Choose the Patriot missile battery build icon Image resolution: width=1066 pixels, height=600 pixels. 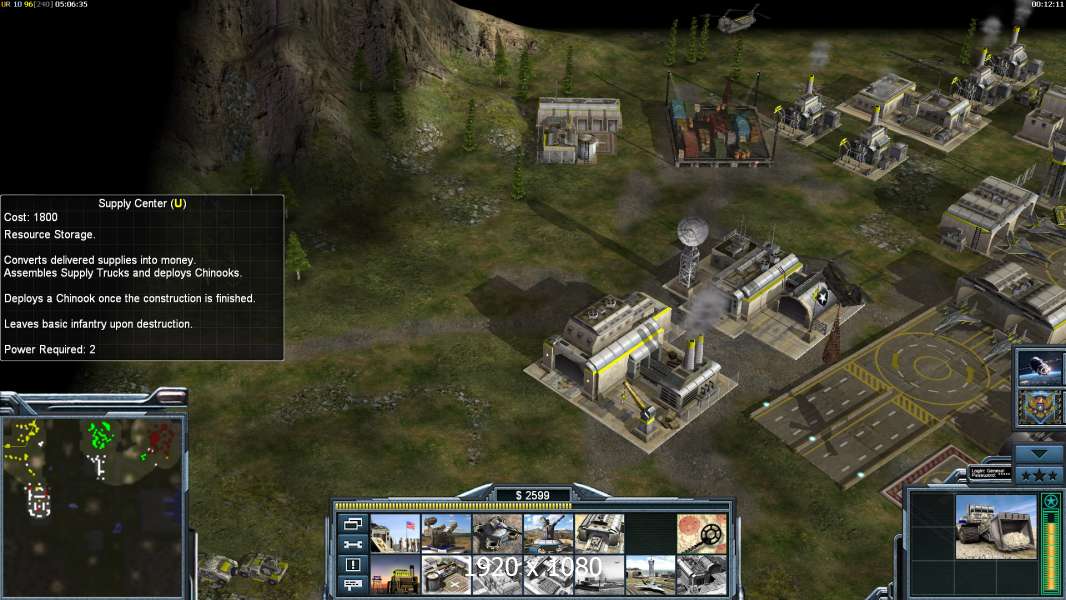click(446, 533)
